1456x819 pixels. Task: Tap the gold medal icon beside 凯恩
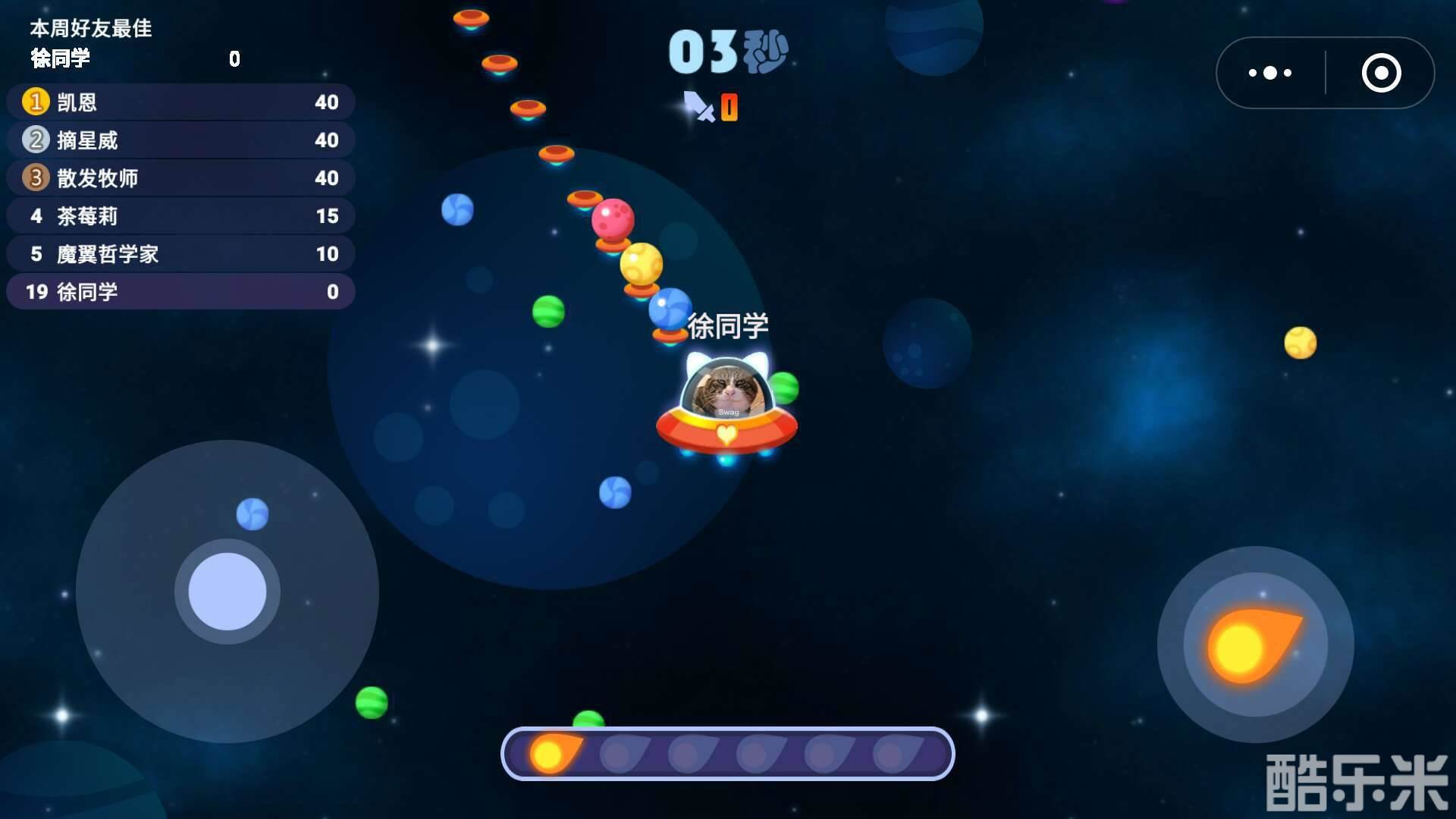pyautogui.click(x=35, y=102)
